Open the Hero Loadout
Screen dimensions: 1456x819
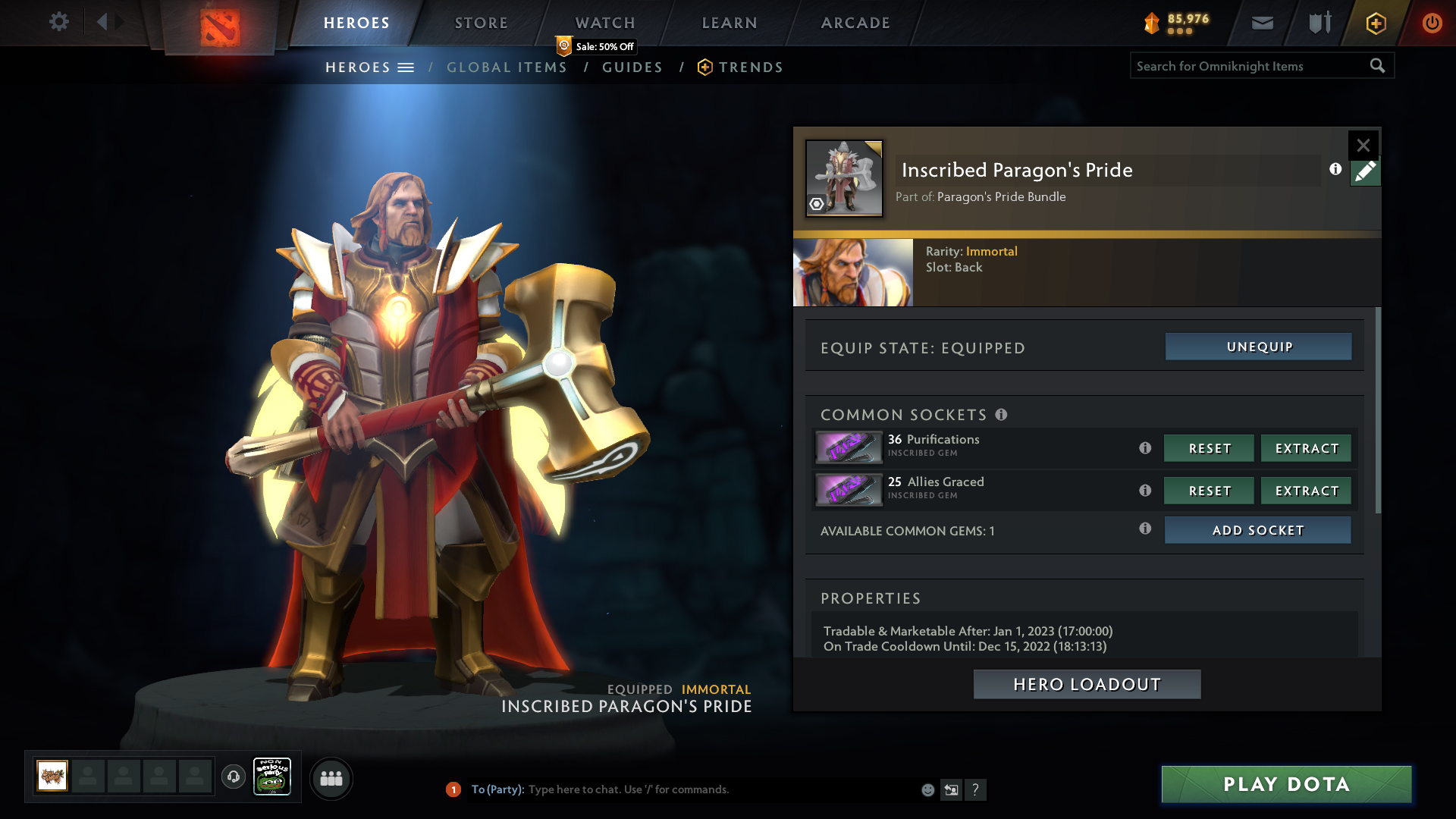[1087, 684]
